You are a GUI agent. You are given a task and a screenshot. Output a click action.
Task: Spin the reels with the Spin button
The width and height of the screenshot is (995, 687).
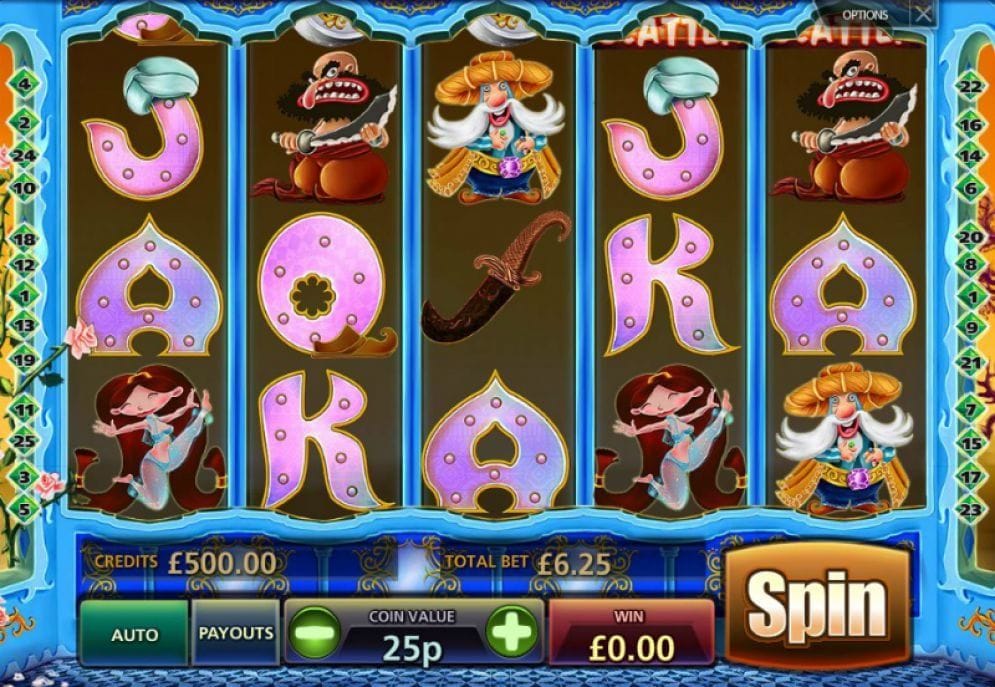click(817, 605)
